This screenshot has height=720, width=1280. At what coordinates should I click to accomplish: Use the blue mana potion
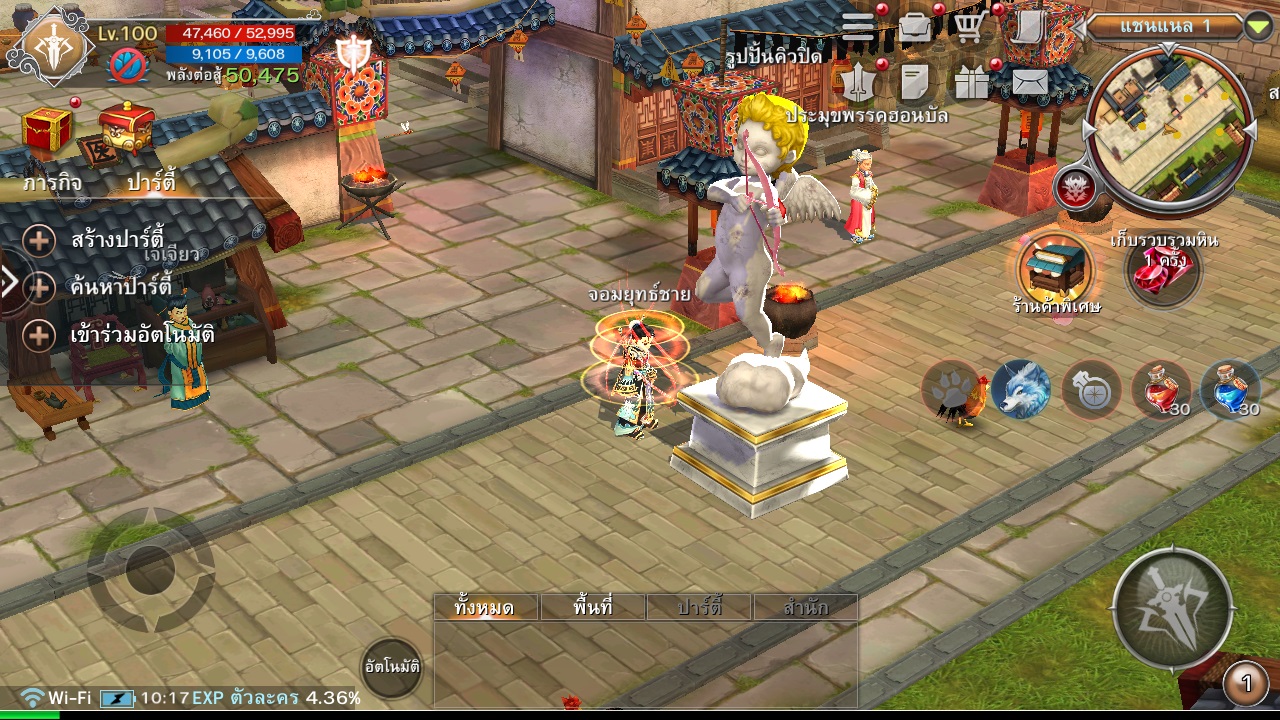click(x=1229, y=389)
